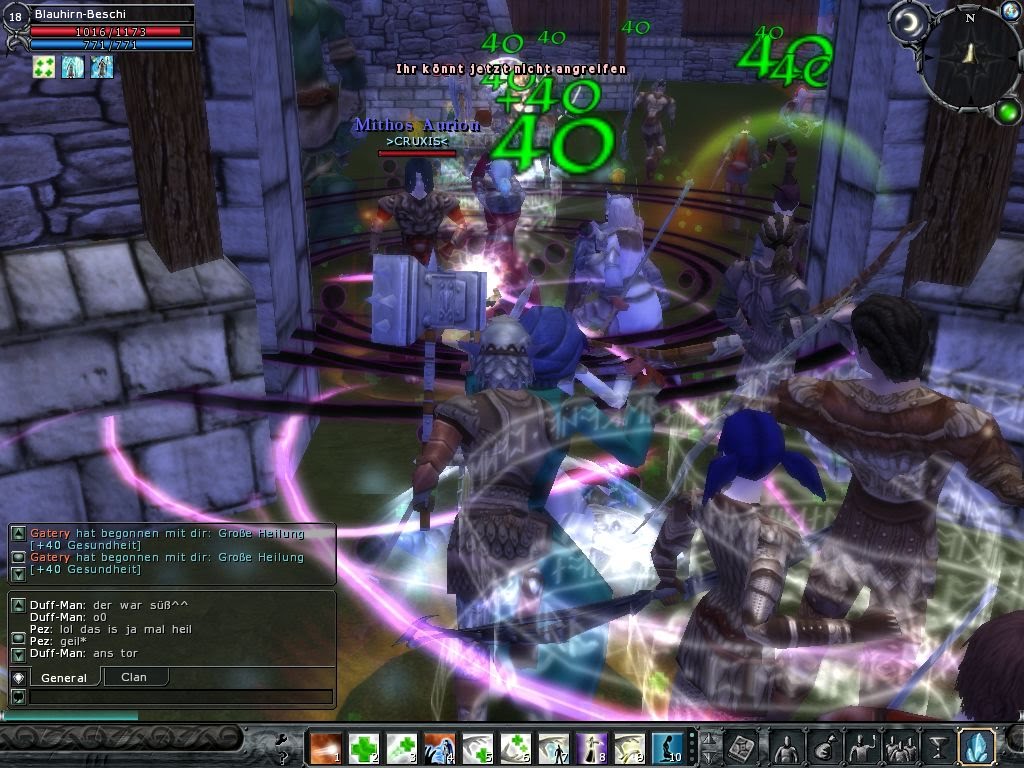Use the kneeling figure skill in slot 10
This screenshot has width=1024, height=768.
point(667,748)
